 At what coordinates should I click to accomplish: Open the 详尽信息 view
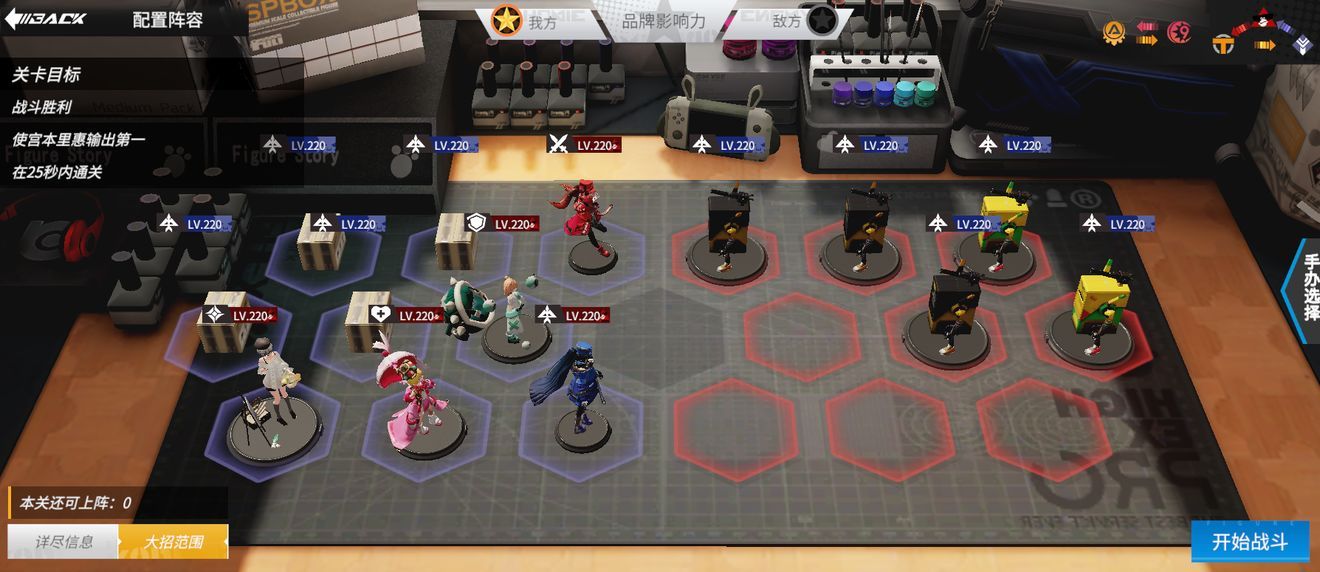click(x=64, y=542)
